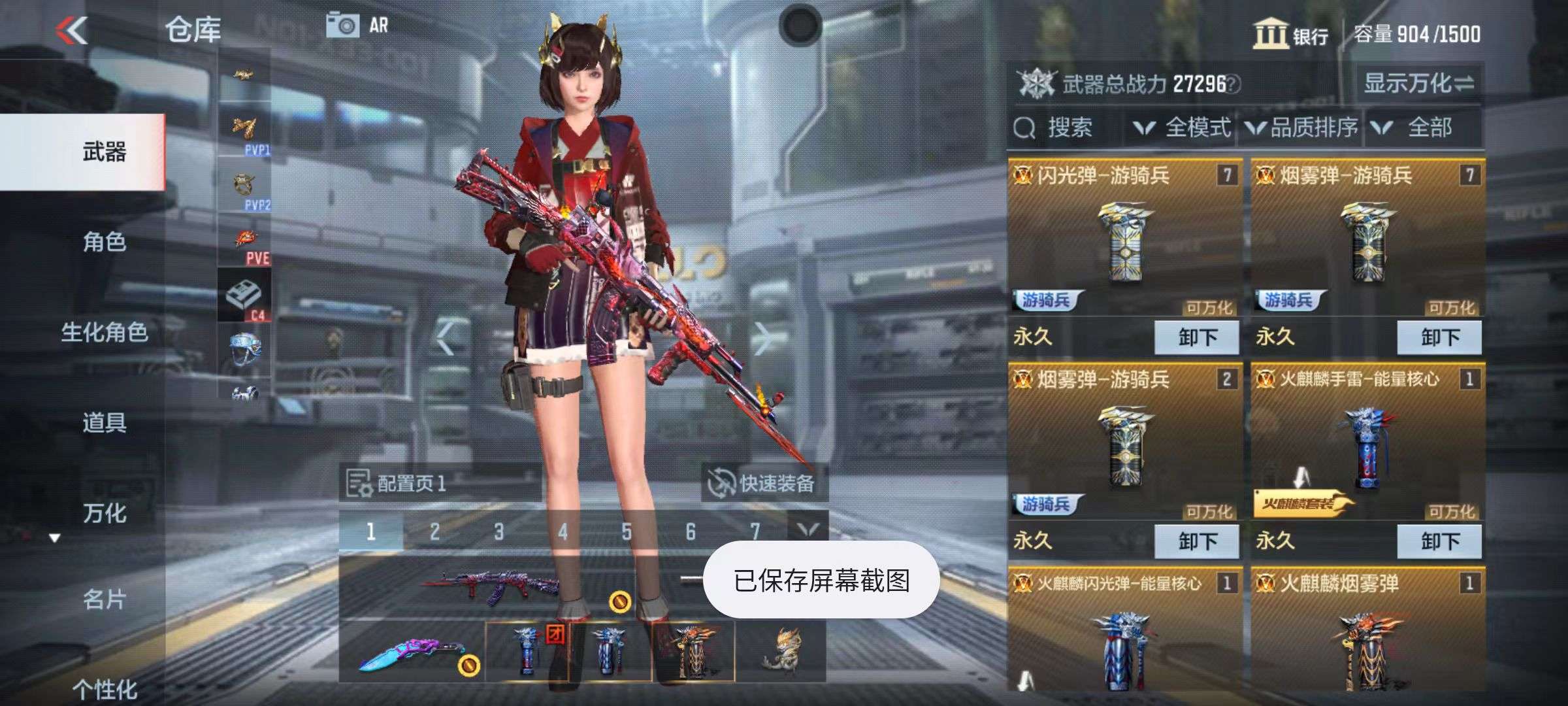Go back using the double-arrow button
This screenshot has height=706, width=1568.
(72, 30)
